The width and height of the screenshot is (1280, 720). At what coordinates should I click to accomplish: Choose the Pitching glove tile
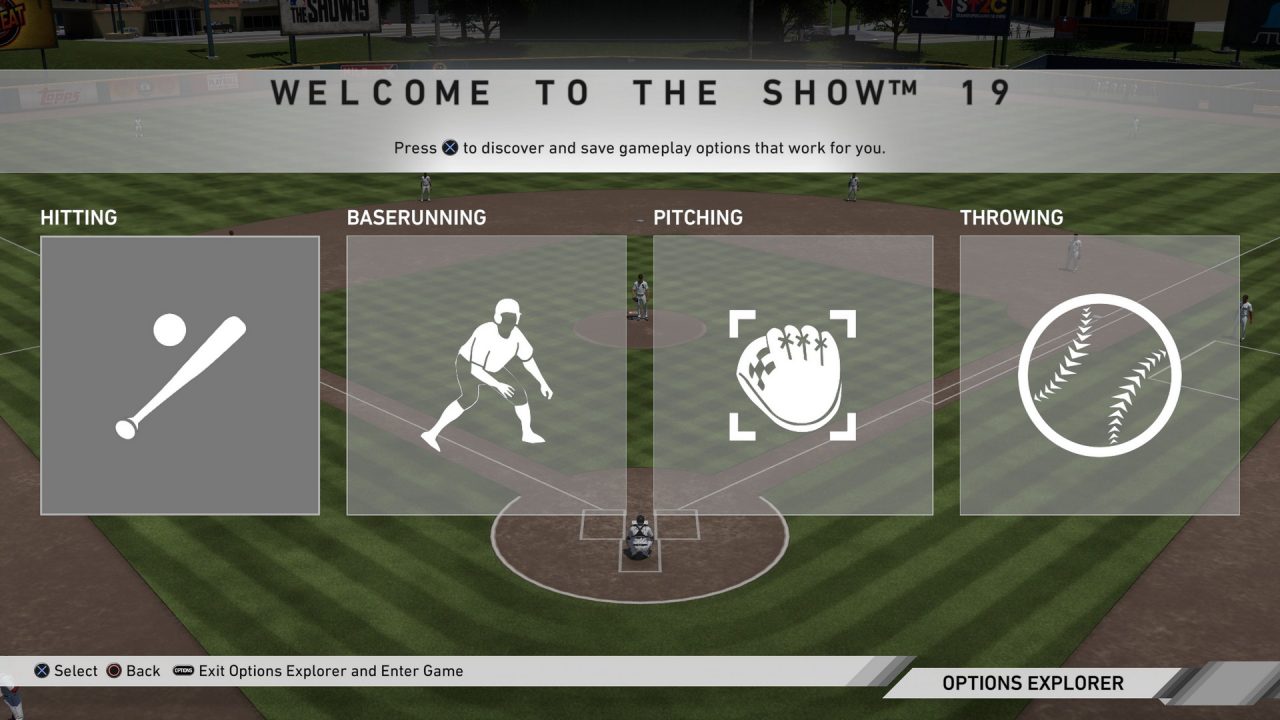click(x=793, y=375)
